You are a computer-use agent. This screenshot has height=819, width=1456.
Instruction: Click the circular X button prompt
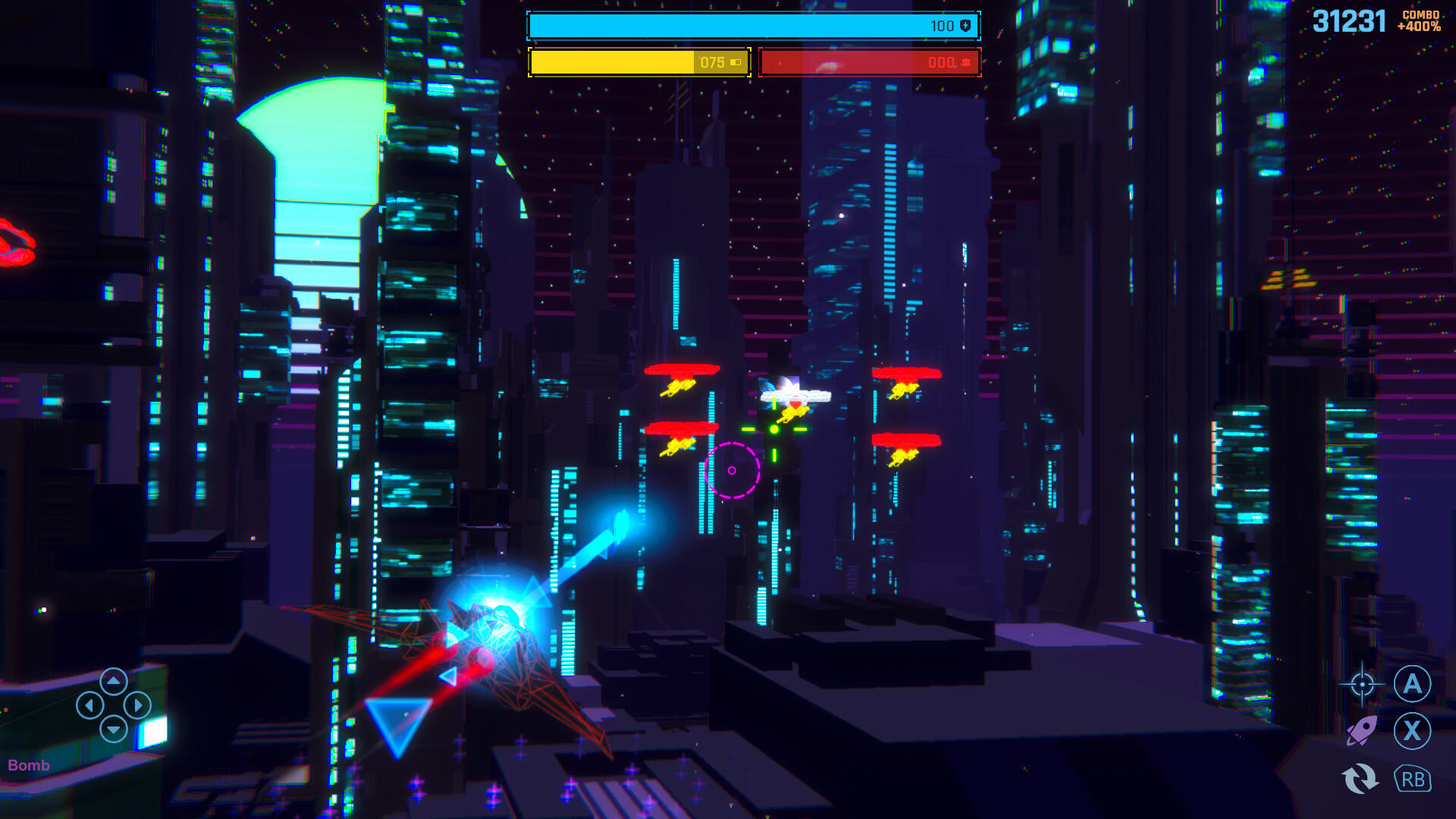point(1414,730)
